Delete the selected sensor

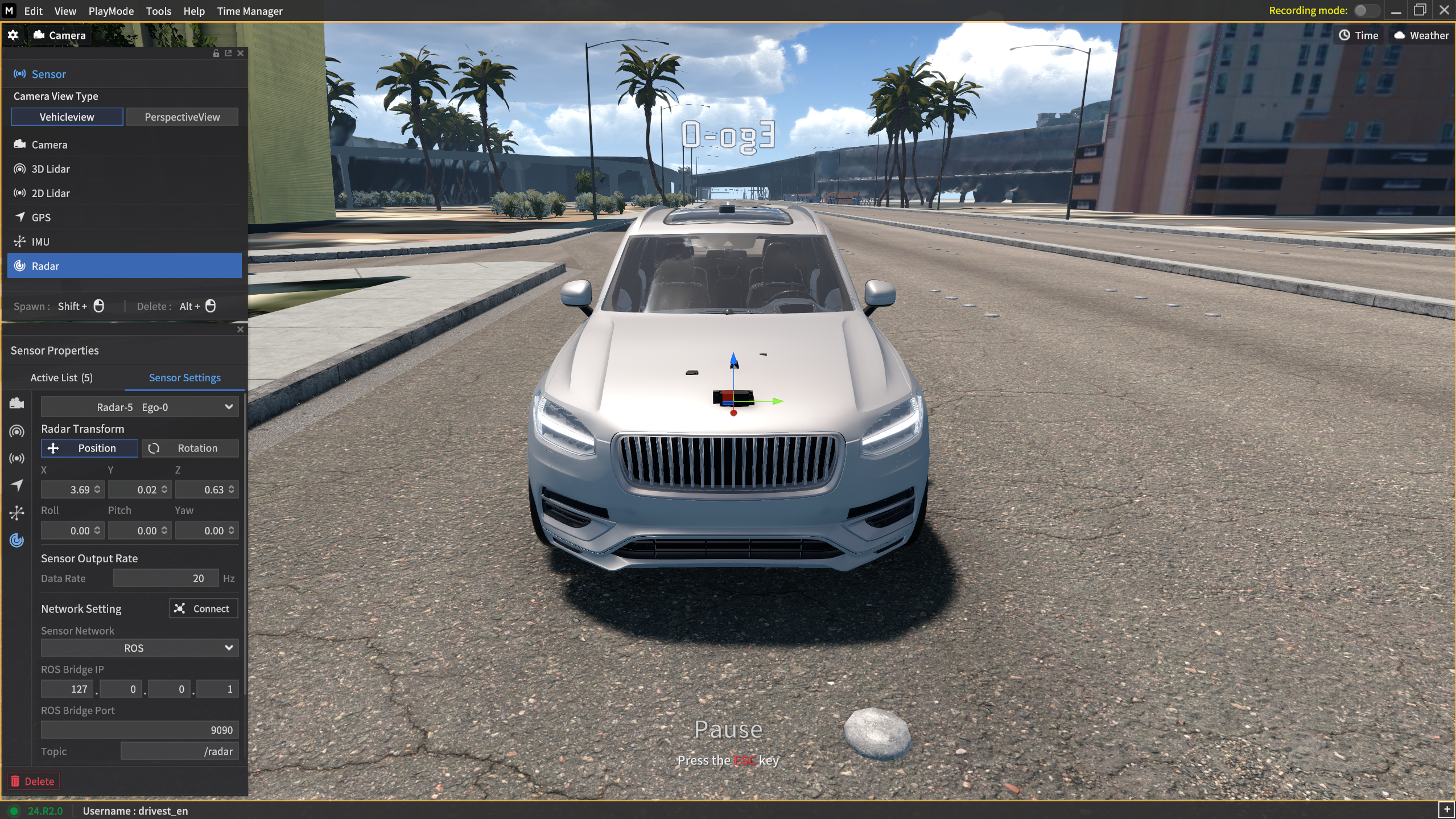pyautogui.click(x=33, y=781)
